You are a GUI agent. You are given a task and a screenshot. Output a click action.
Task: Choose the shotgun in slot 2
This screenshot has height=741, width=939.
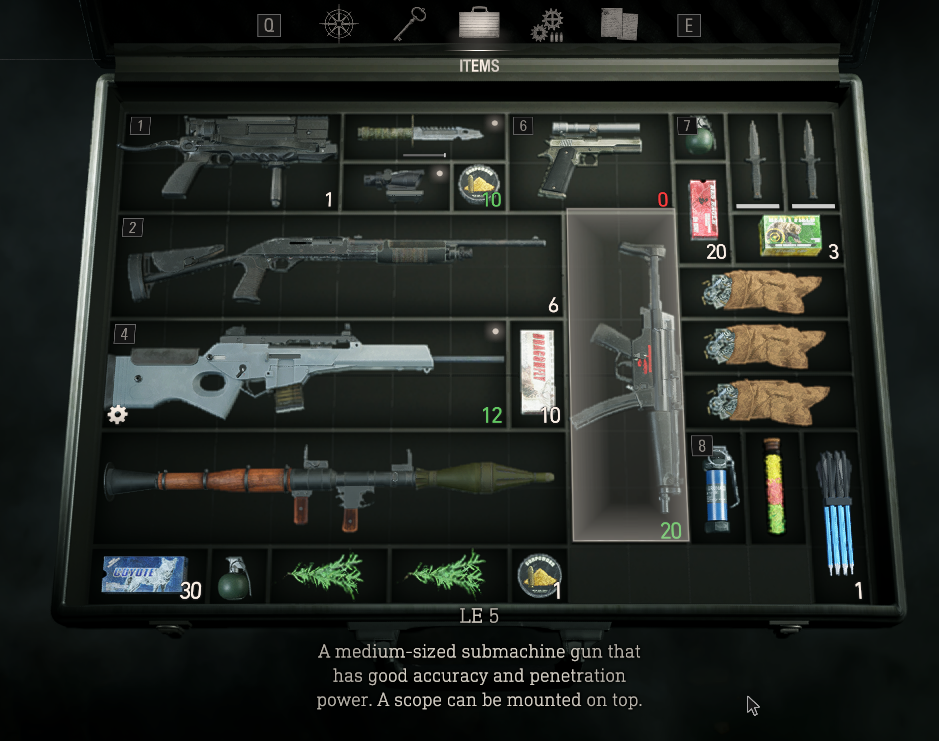pyautogui.click(x=336, y=264)
